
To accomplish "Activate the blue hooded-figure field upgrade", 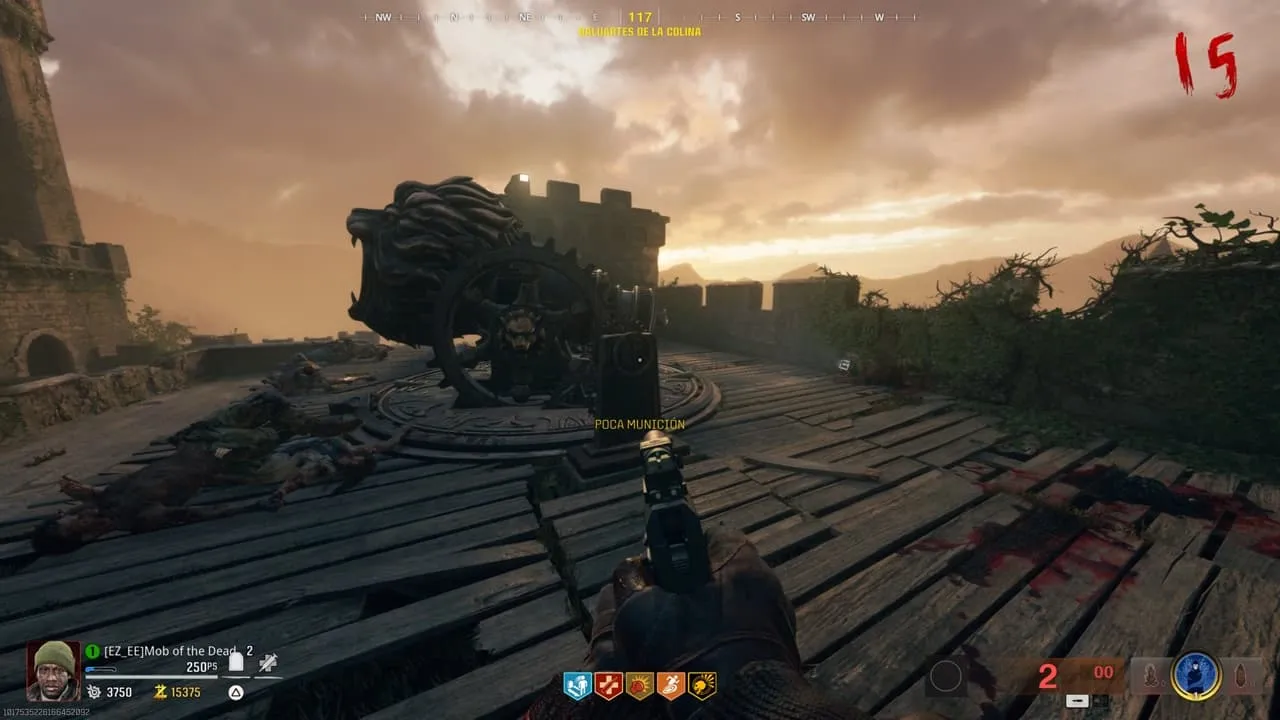I will click(1195, 676).
